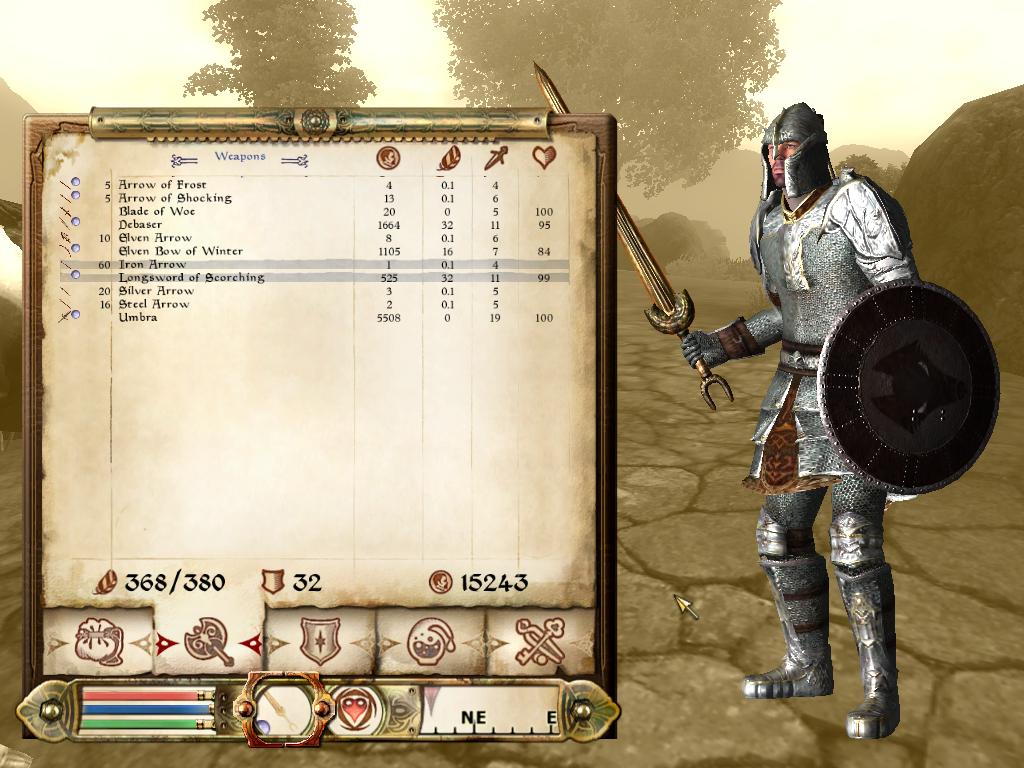Sort the list by feather weight icon

(450, 158)
